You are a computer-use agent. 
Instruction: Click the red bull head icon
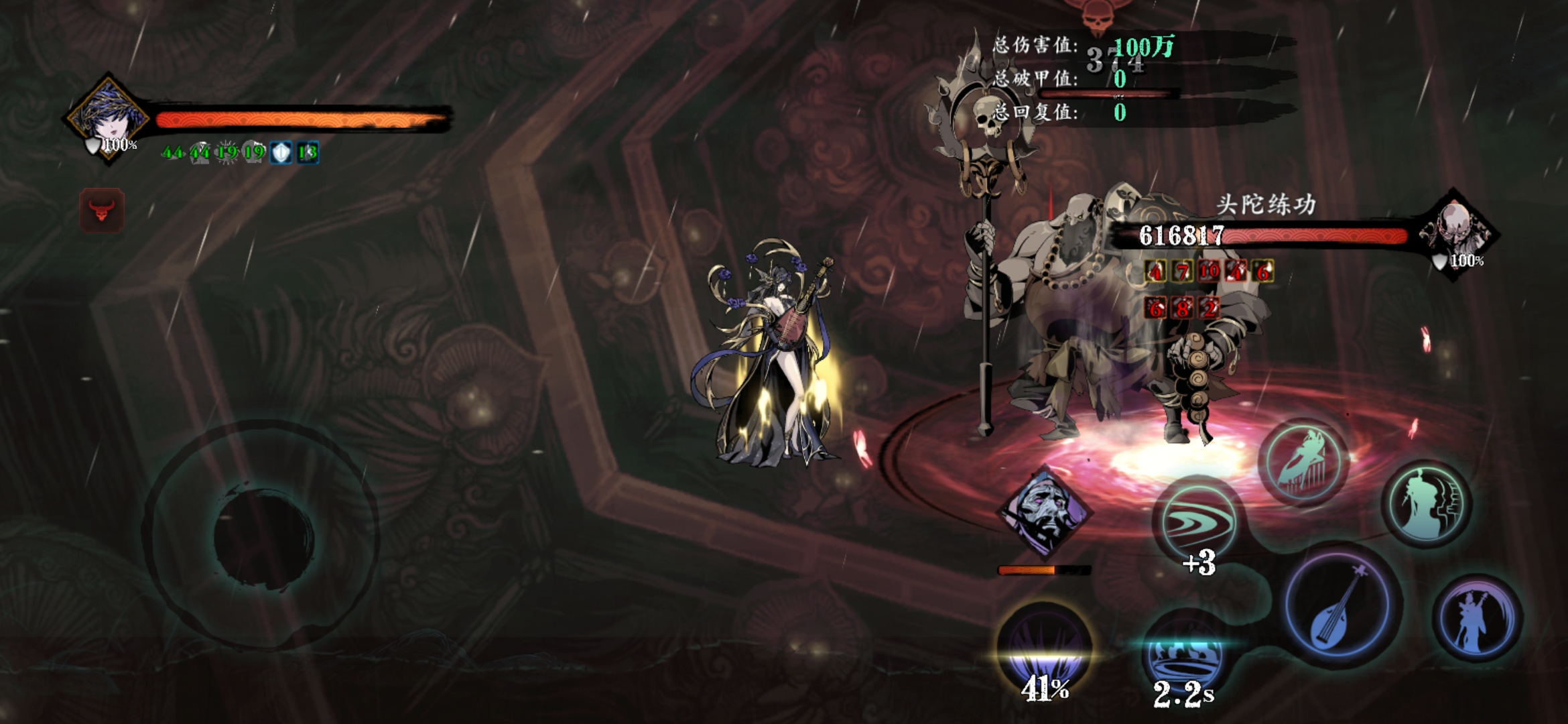102,210
